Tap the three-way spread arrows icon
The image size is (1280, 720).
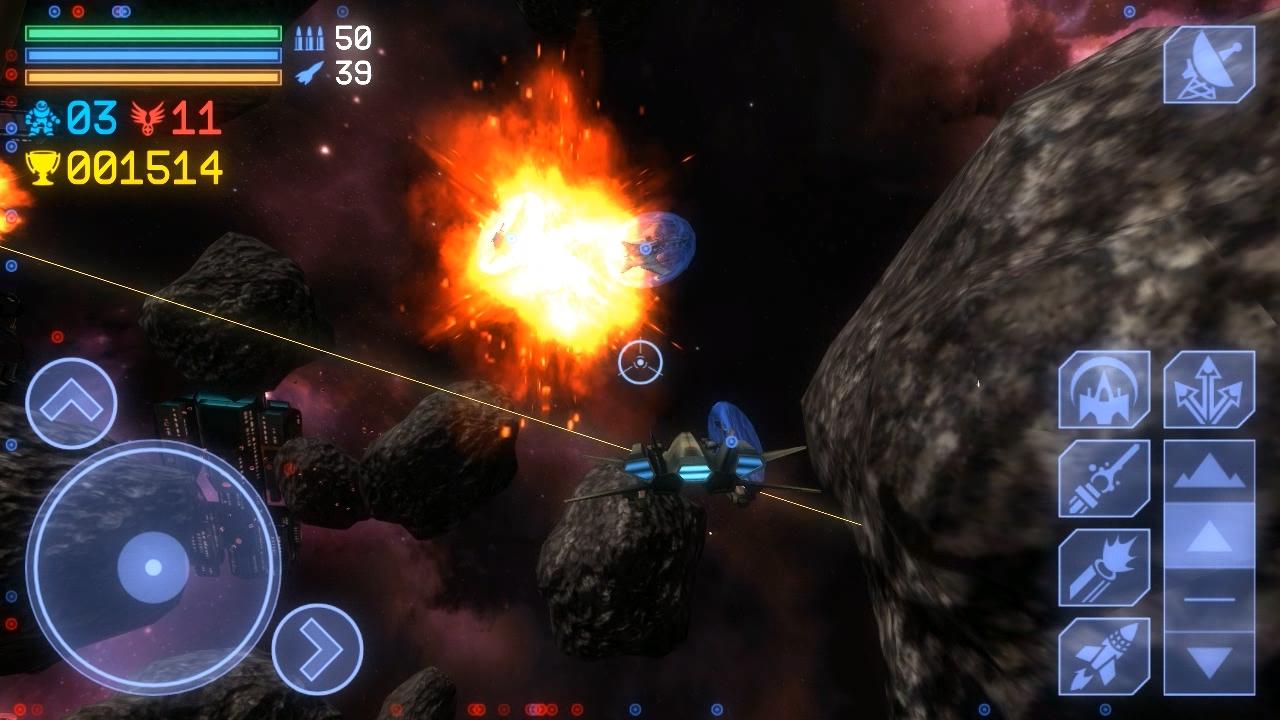click(x=1209, y=390)
